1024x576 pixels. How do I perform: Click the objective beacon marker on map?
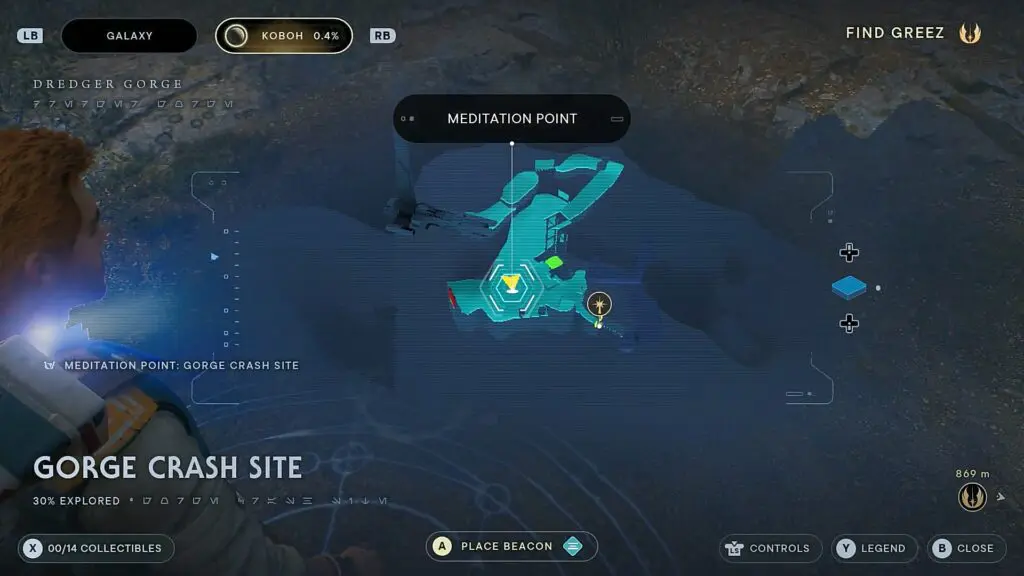(x=599, y=304)
